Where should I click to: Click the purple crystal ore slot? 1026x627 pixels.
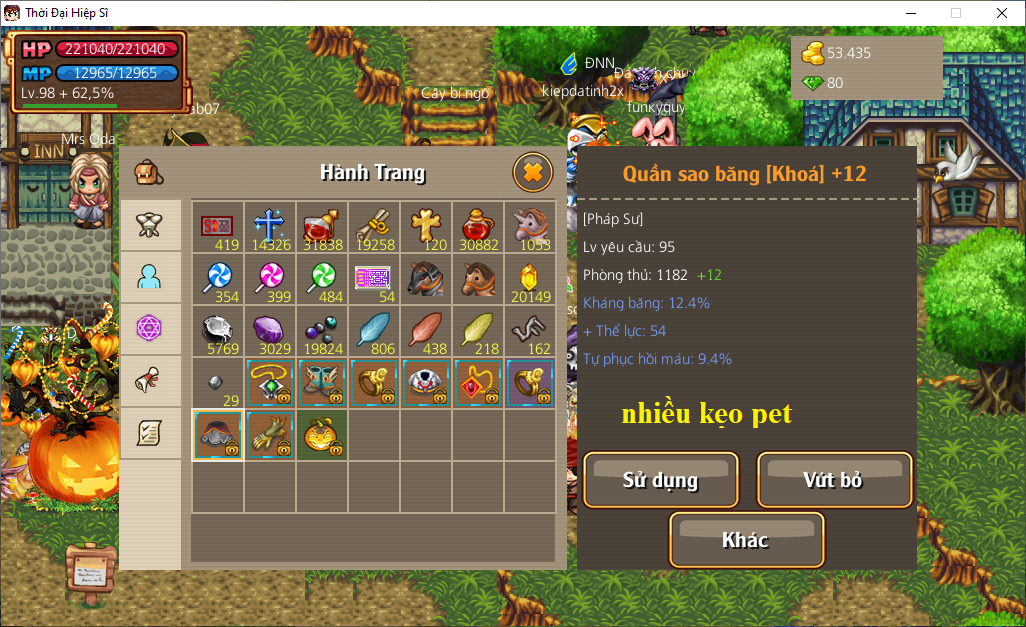(270, 330)
